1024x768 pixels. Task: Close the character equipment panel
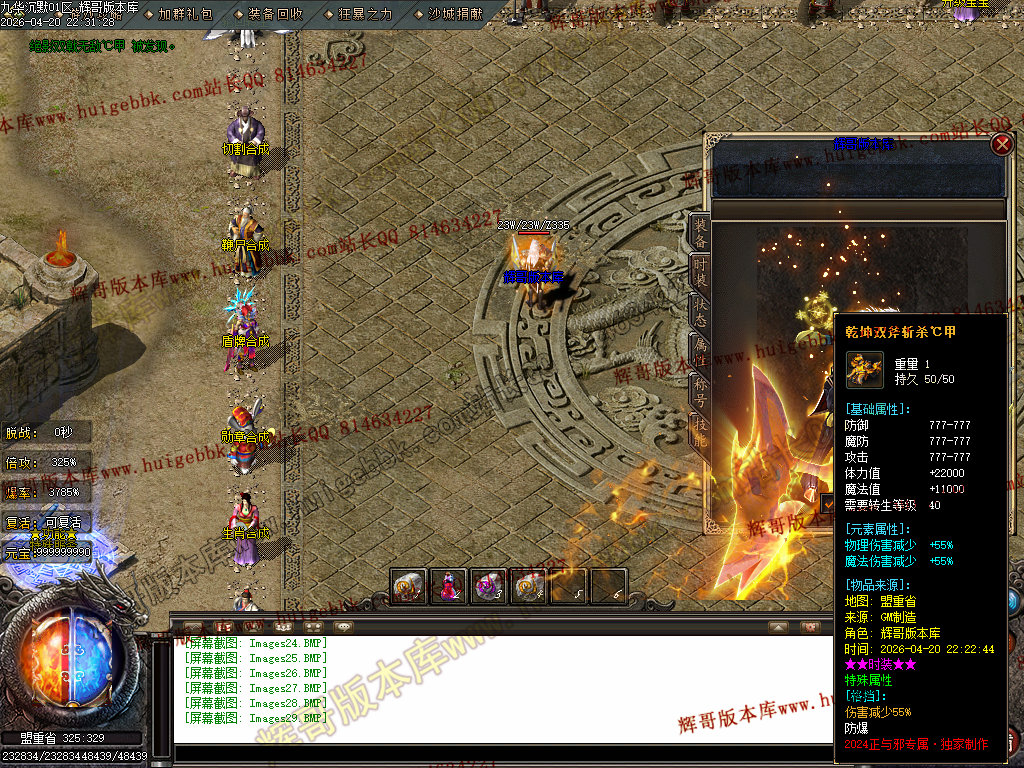pyautogui.click(x=1002, y=144)
